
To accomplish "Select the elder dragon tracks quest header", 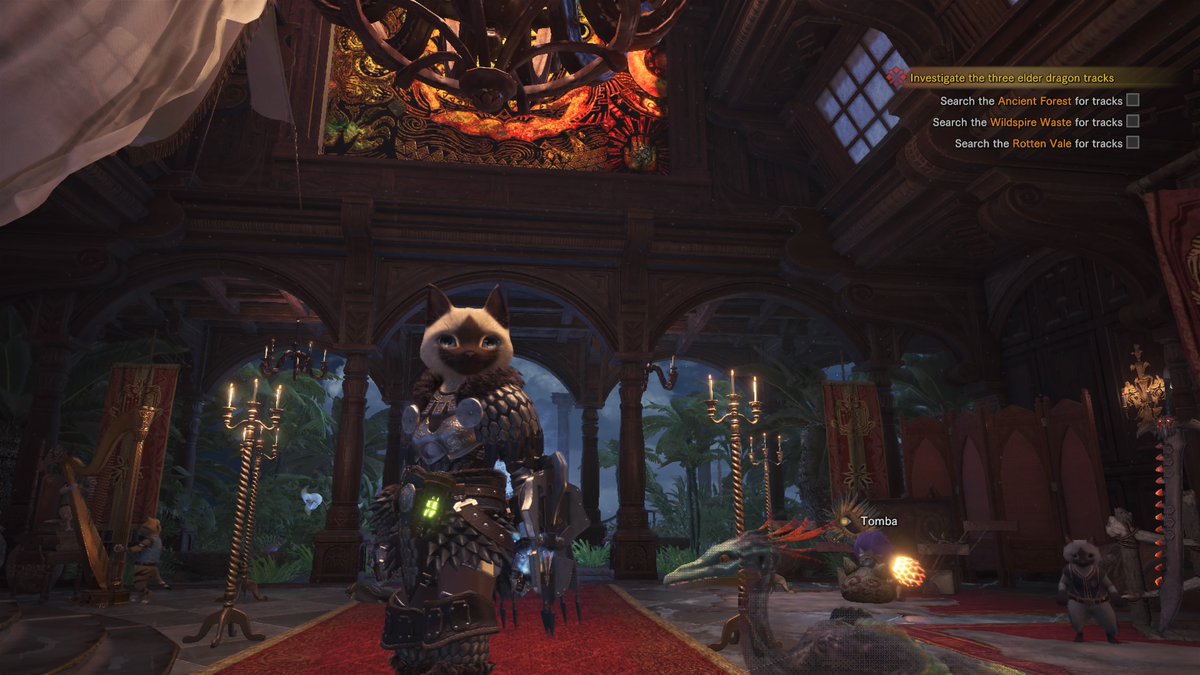I will click(1011, 78).
